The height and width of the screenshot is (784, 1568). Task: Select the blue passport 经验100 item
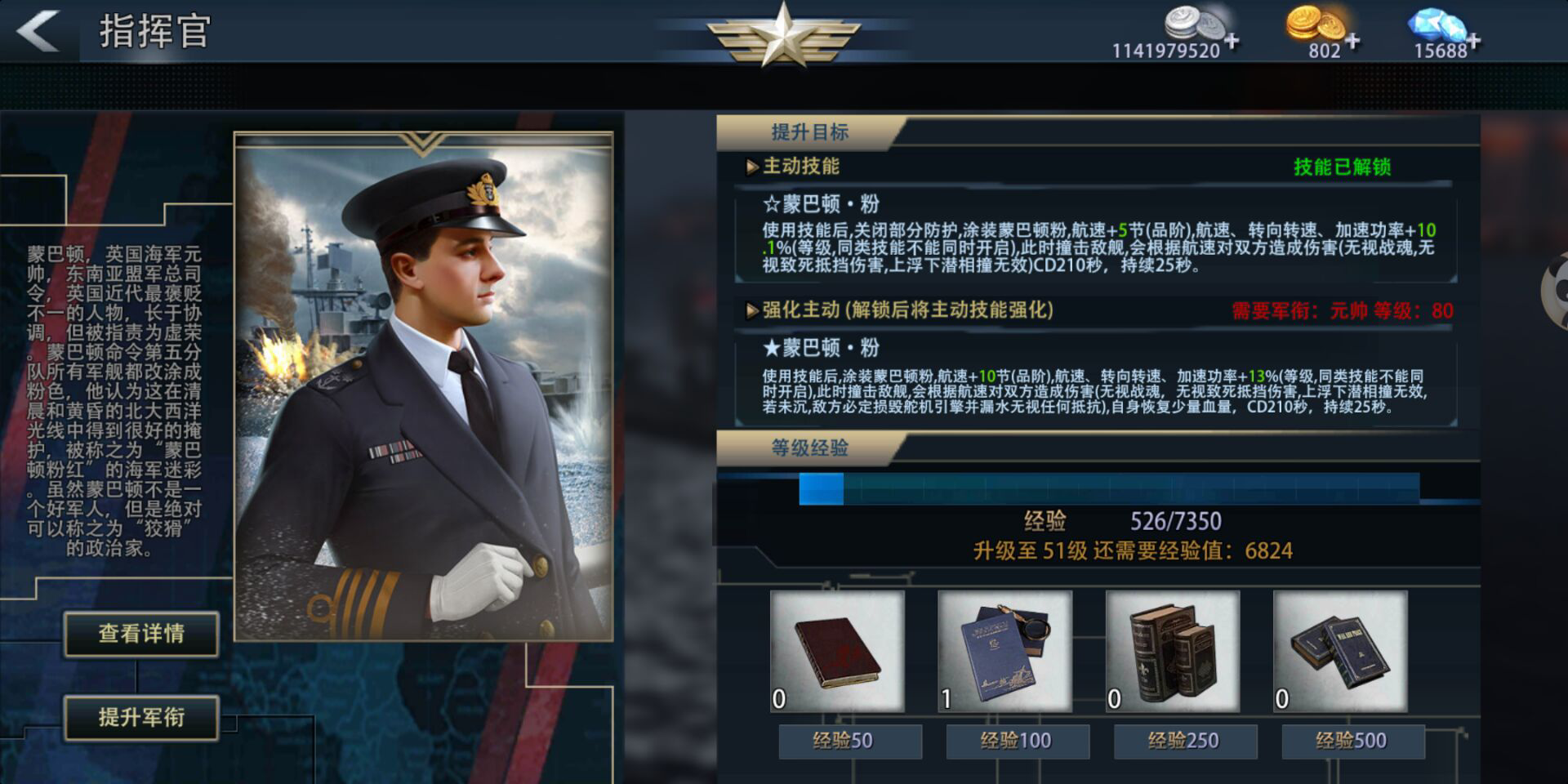[x=1004, y=651]
